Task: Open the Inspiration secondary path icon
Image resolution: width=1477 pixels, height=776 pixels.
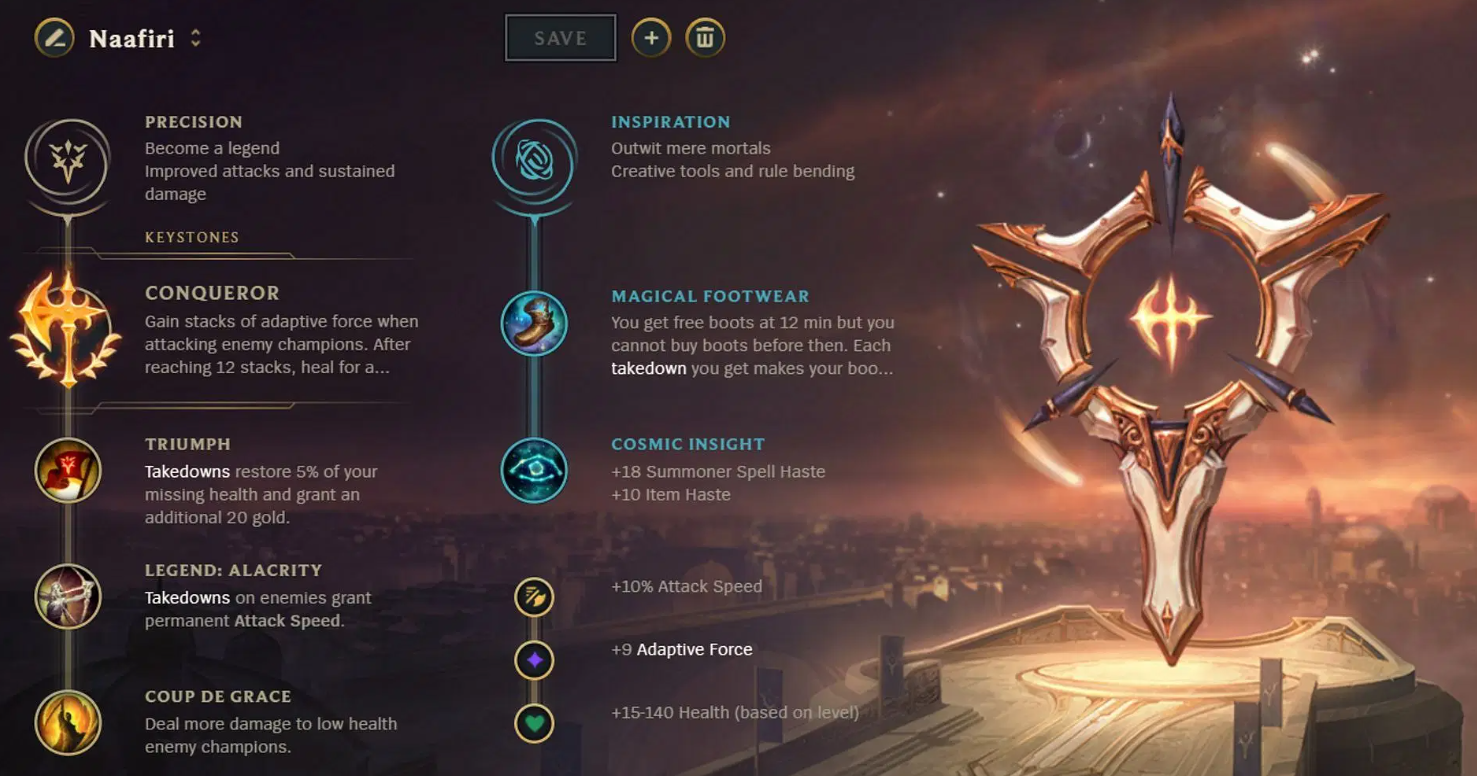Action: pyautogui.click(x=534, y=161)
